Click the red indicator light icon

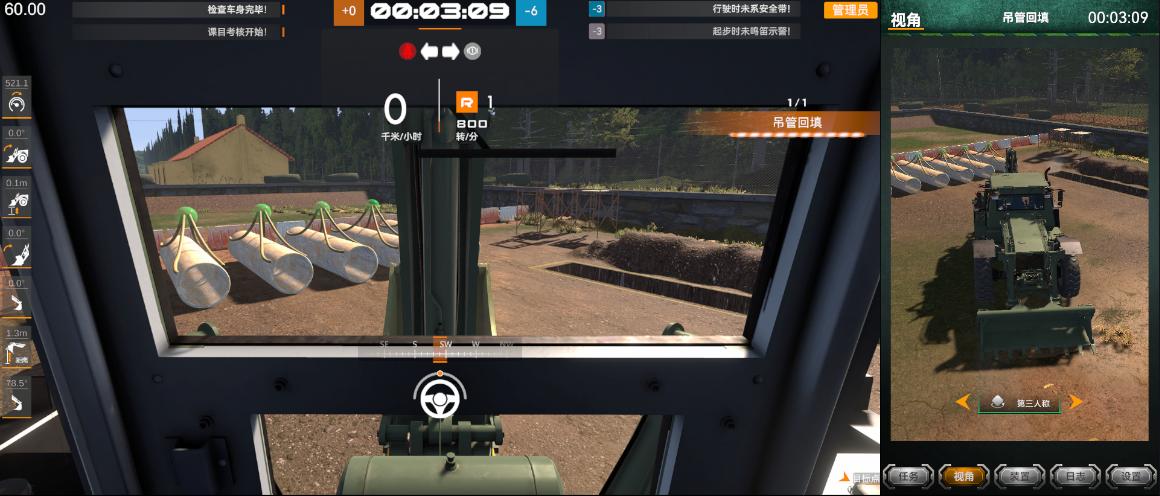point(407,51)
